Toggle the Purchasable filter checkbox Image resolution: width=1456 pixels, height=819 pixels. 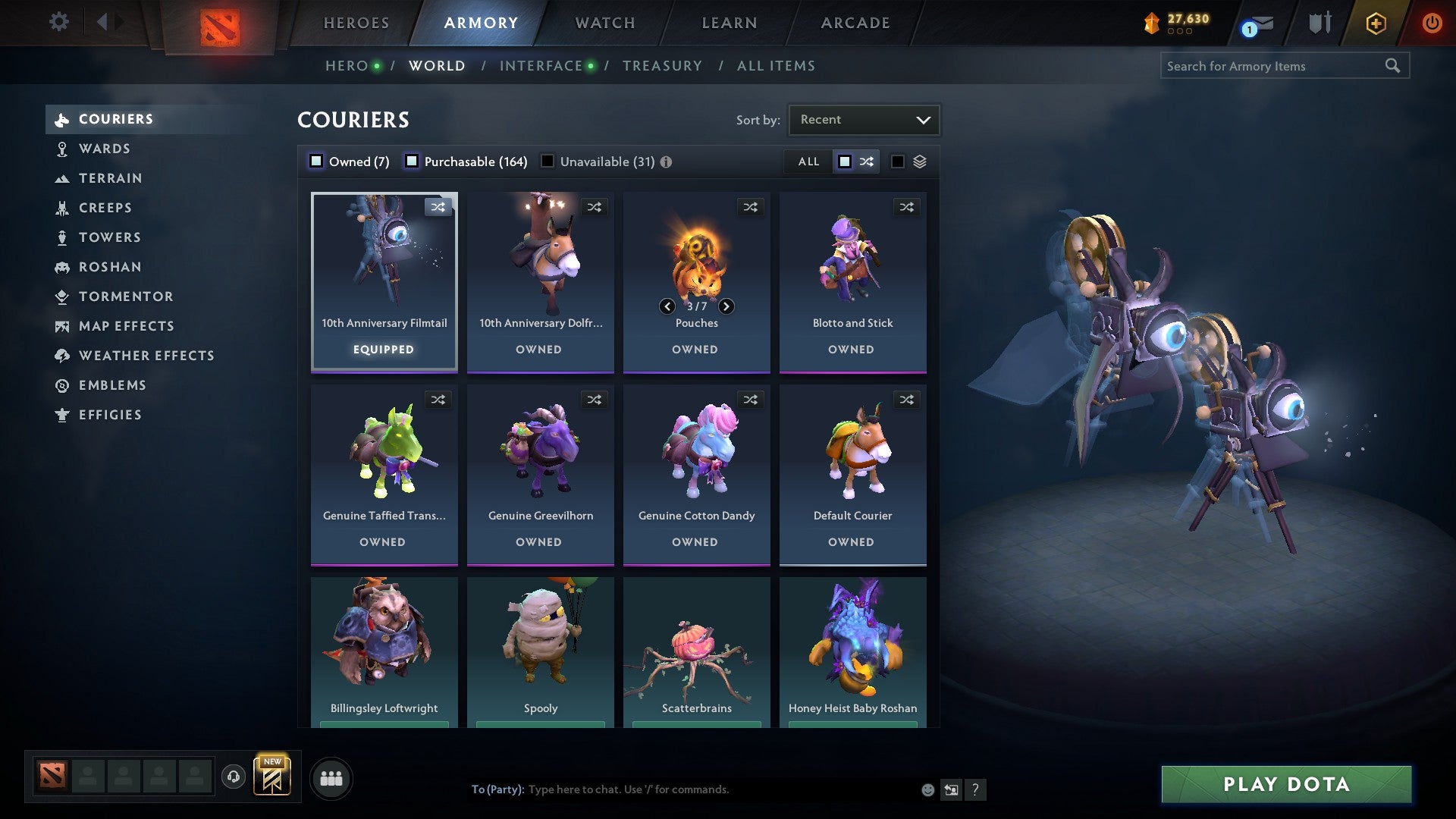[413, 161]
